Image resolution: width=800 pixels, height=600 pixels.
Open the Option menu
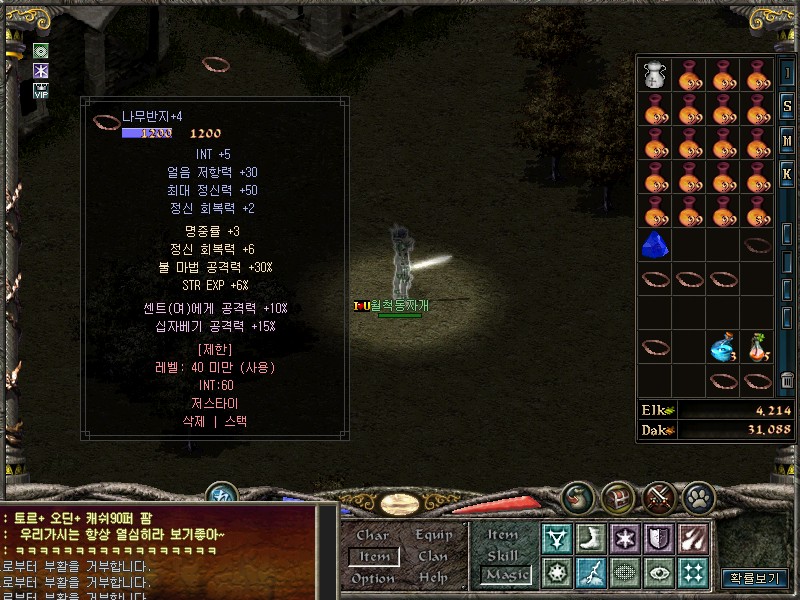click(373, 578)
